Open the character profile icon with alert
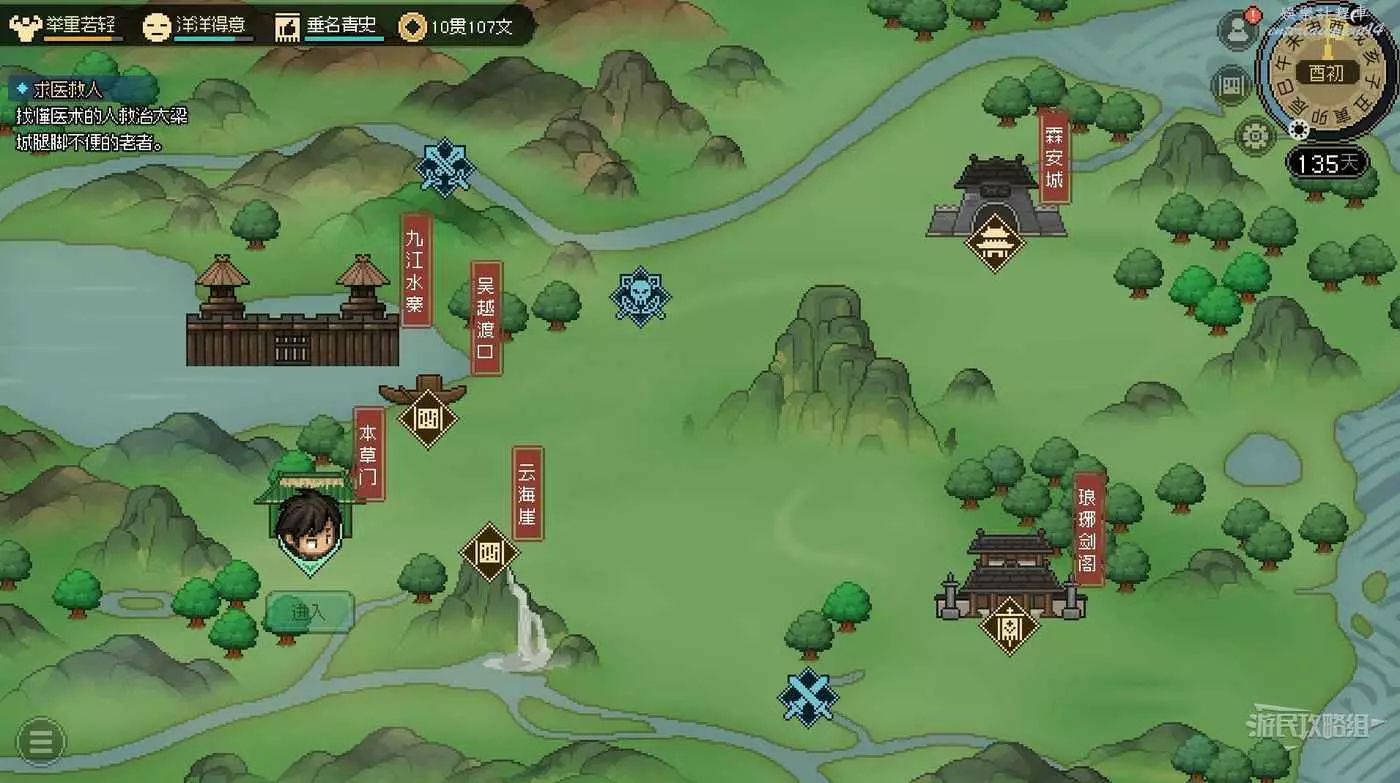This screenshot has width=1400, height=783. tap(1237, 31)
